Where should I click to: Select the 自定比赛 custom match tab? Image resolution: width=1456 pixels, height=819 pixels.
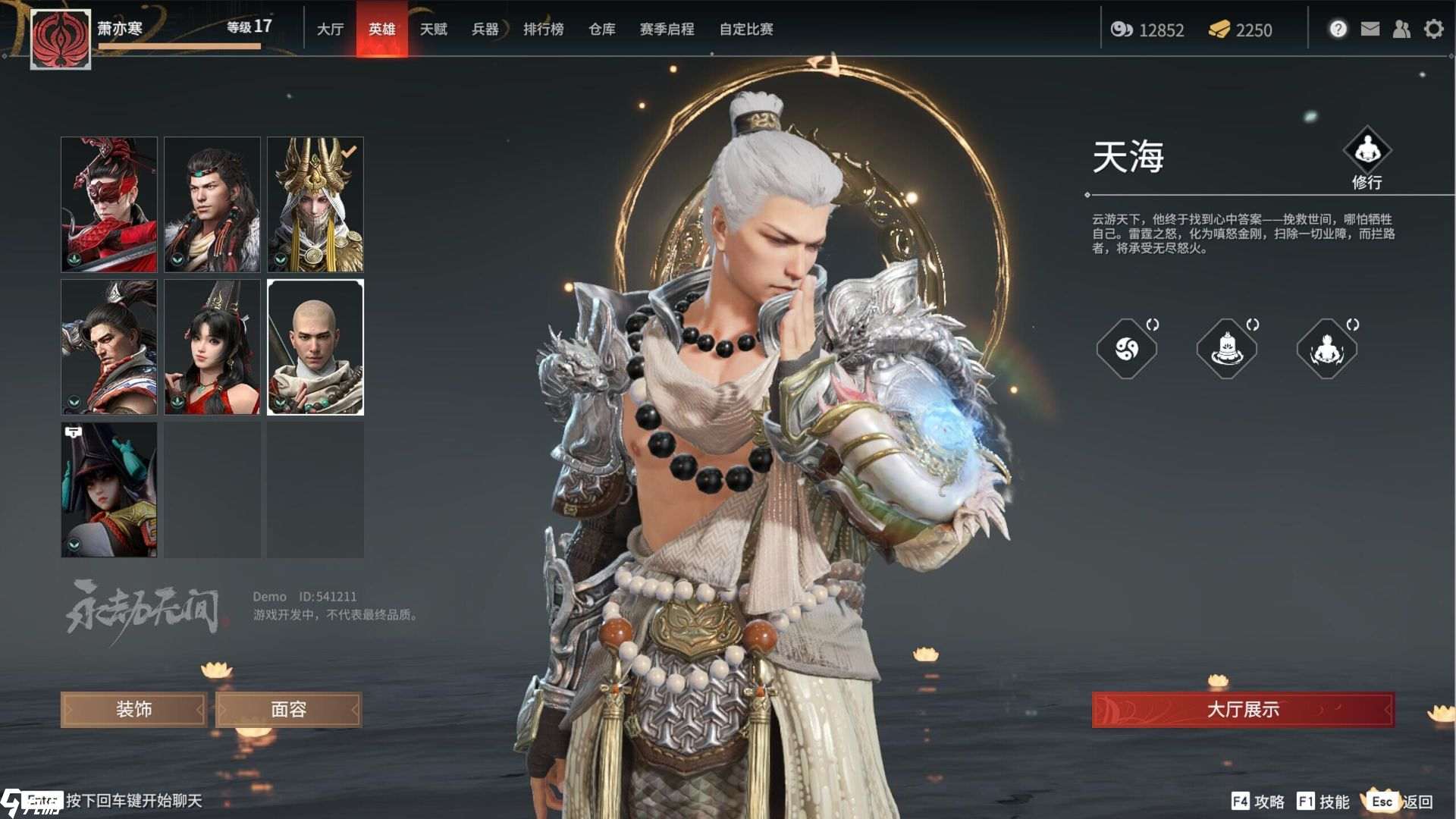tap(745, 30)
